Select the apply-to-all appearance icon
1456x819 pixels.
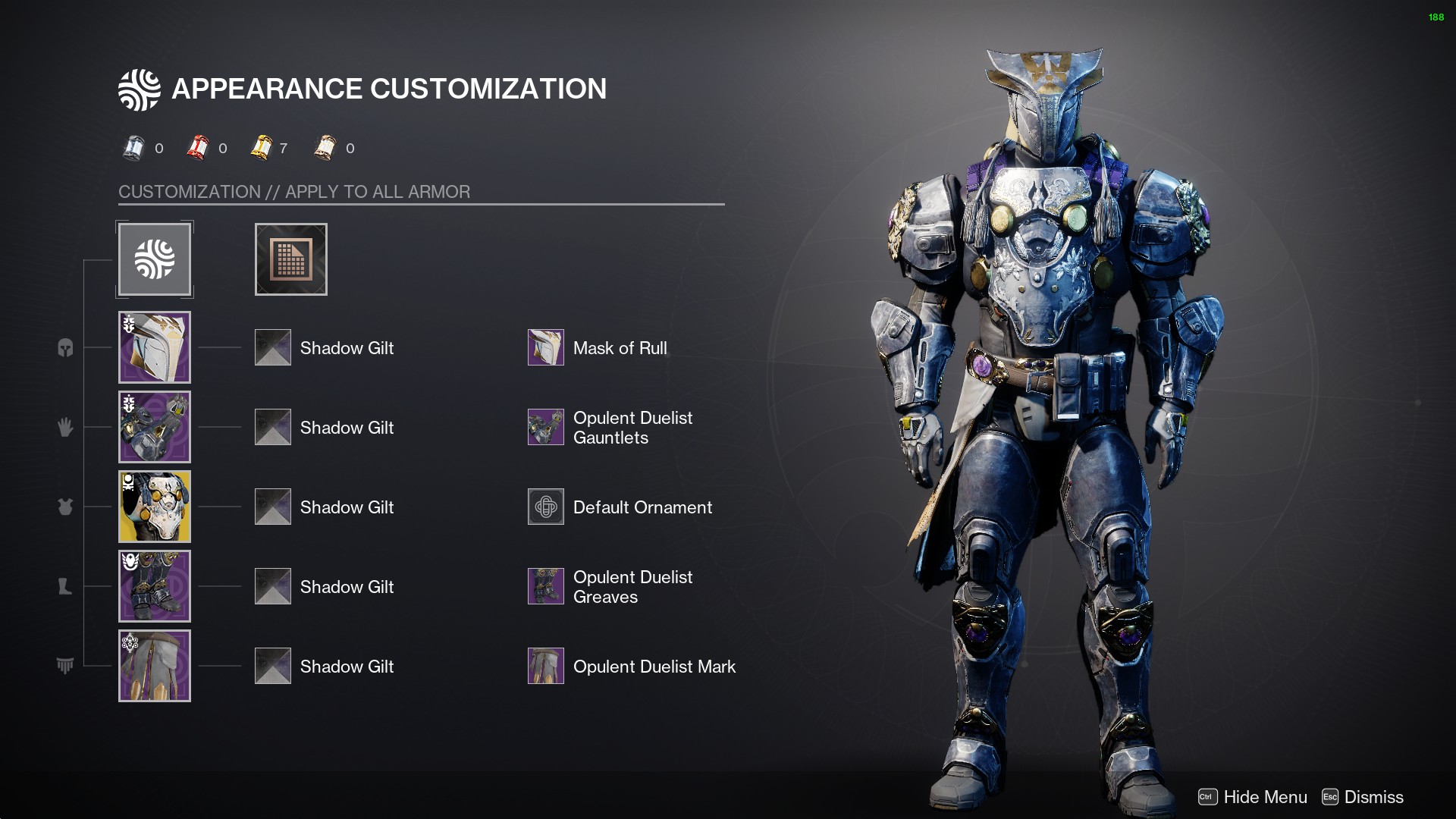click(x=155, y=259)
